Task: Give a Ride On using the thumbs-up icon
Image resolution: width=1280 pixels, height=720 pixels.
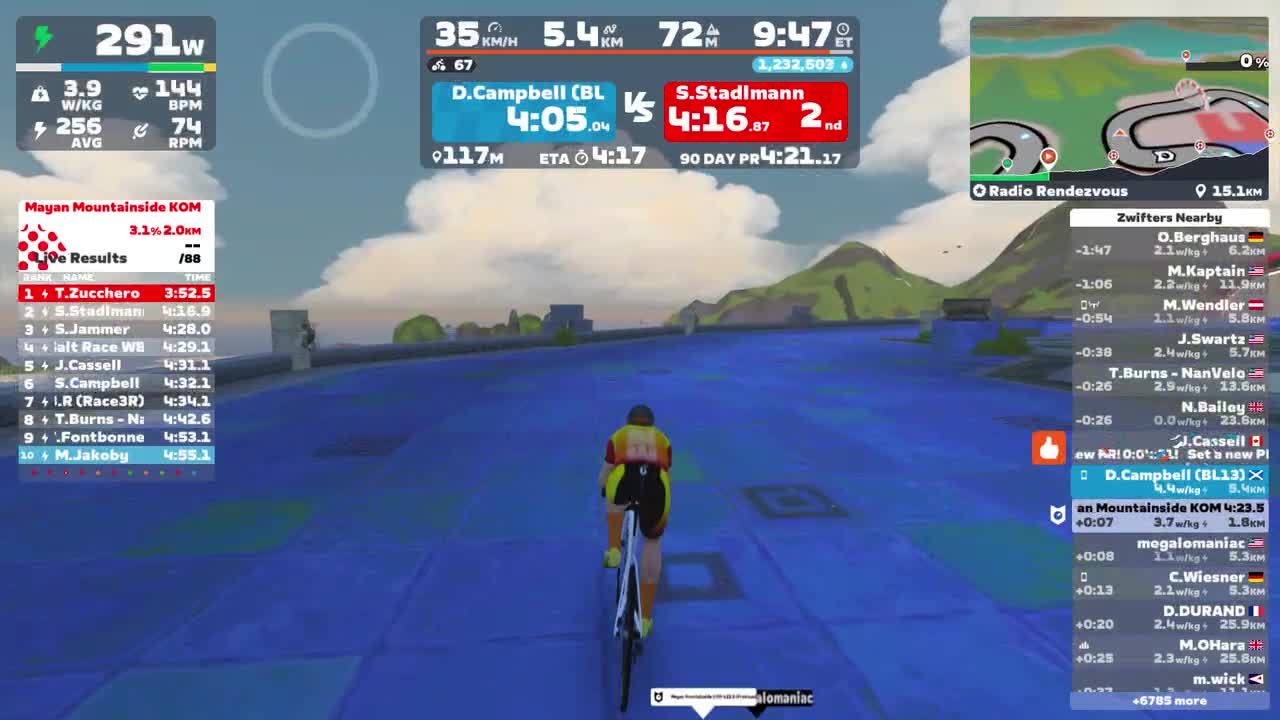Action: (1049, 449)
